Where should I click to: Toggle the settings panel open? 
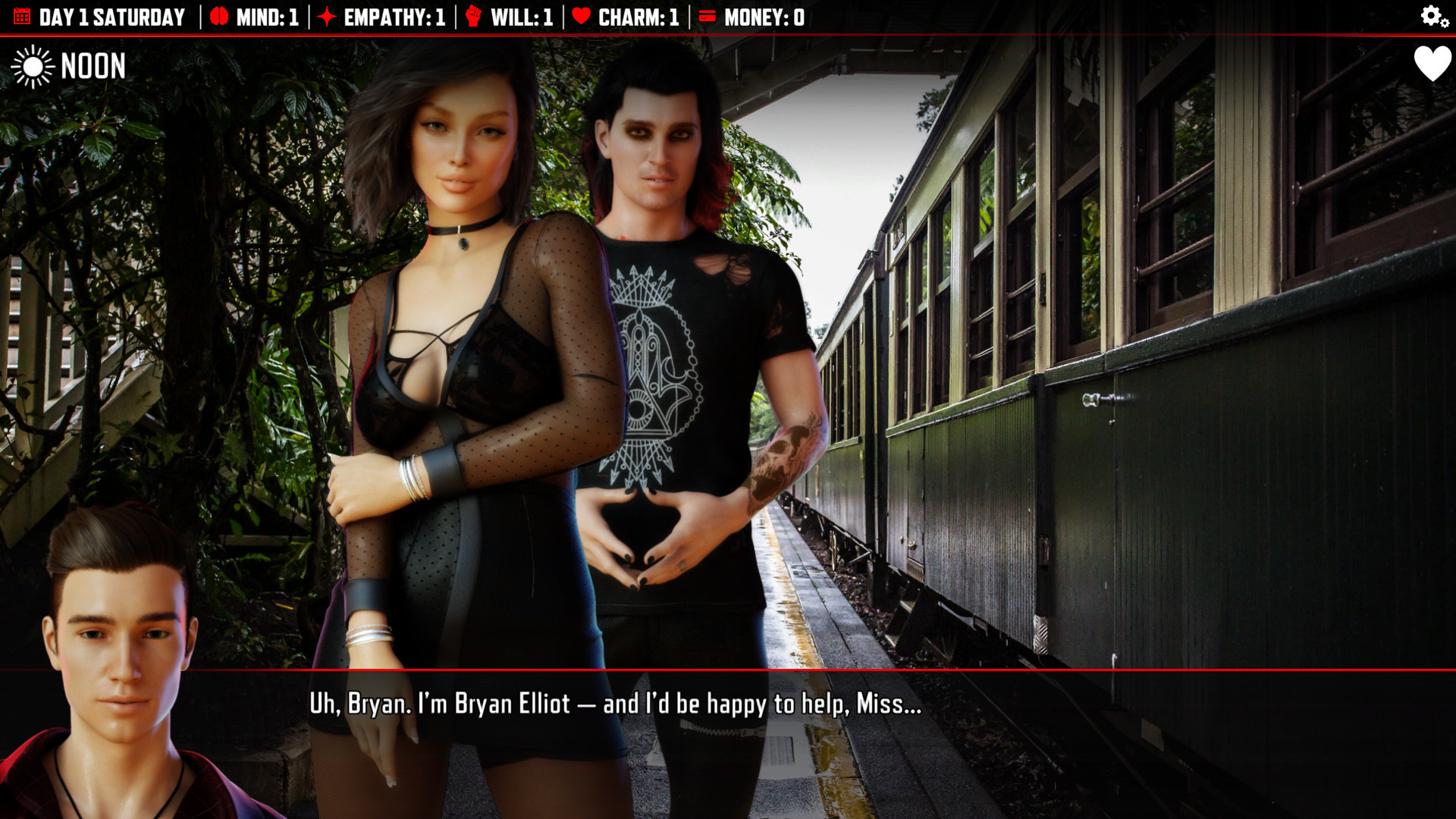coord(1429,15)
